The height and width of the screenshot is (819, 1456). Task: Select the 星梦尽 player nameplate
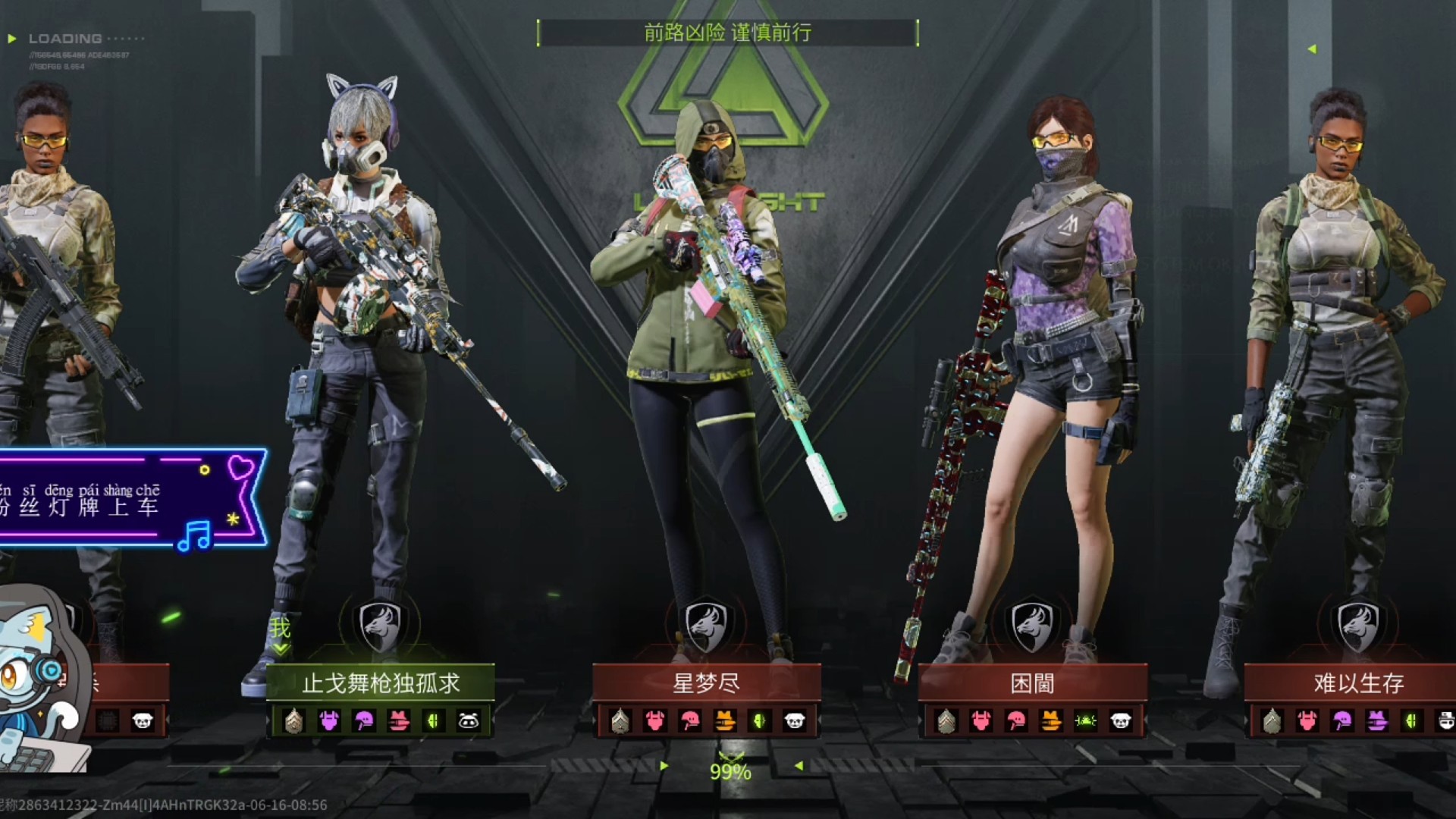(x=706, y=683)
